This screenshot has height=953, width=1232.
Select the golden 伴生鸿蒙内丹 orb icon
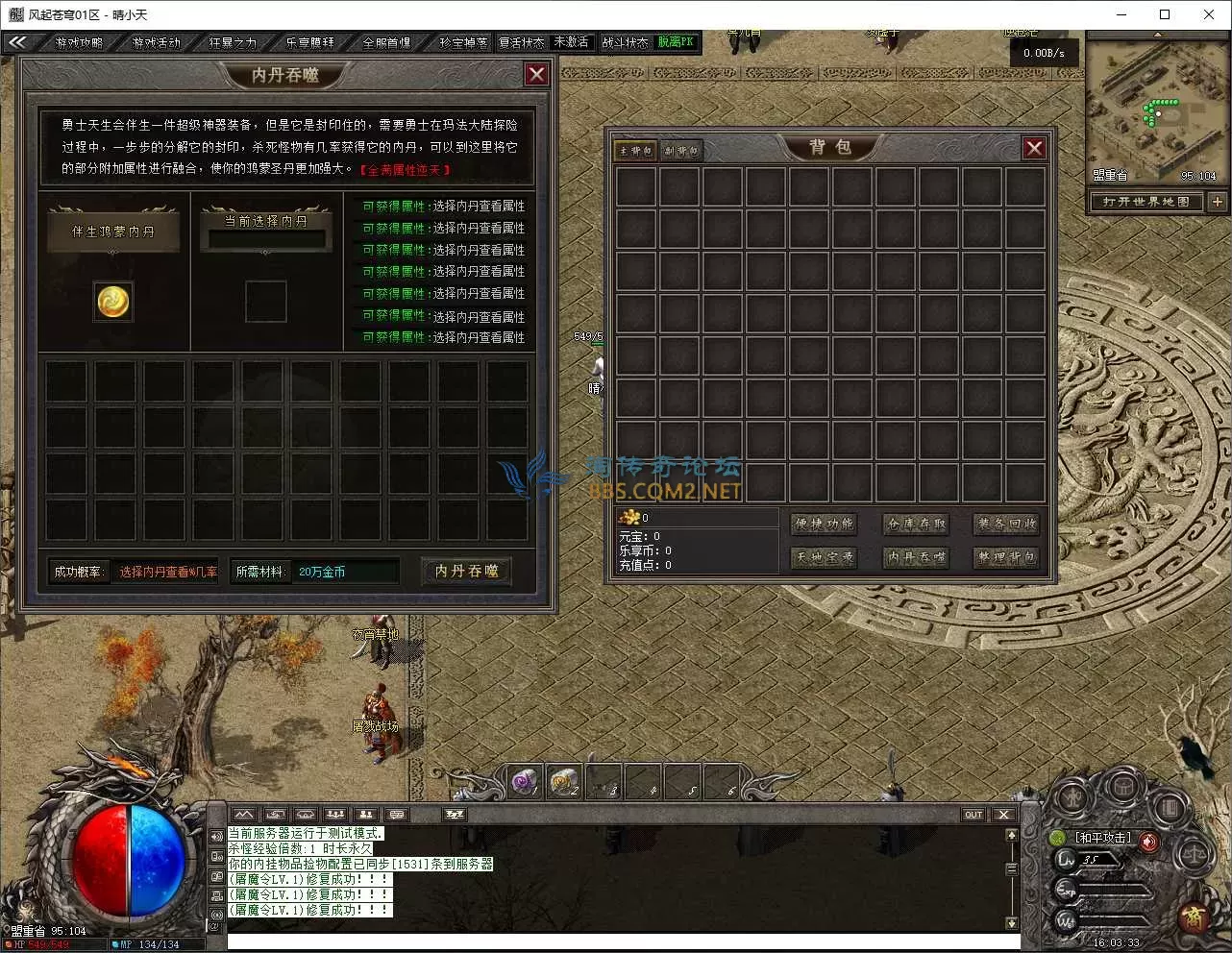click(113, 302)
